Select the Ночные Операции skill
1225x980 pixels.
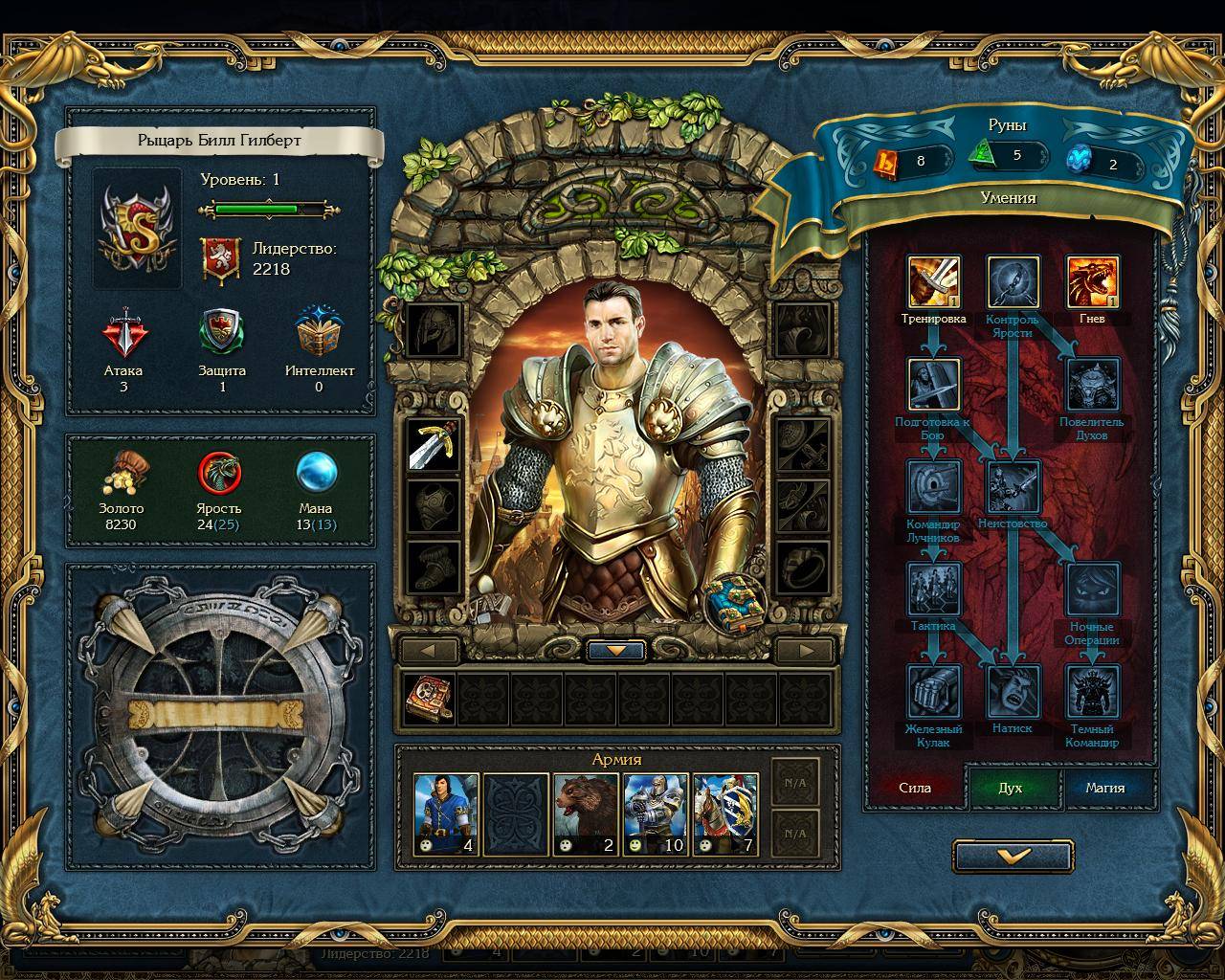(1092, 590)
